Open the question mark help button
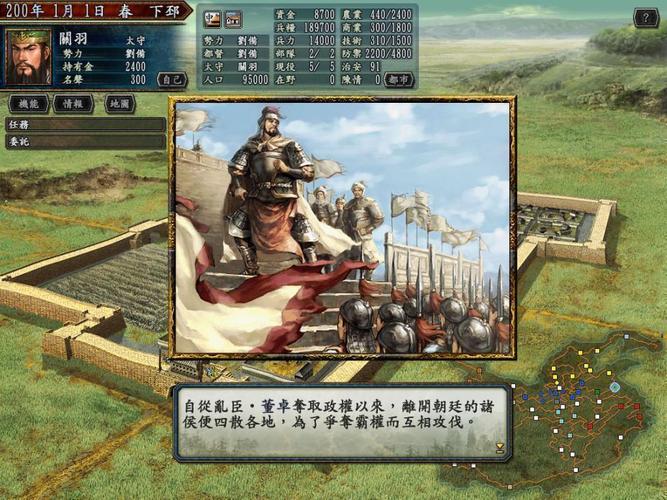The height and width of the screenshot is (500, 667). (x=647, y=18)
